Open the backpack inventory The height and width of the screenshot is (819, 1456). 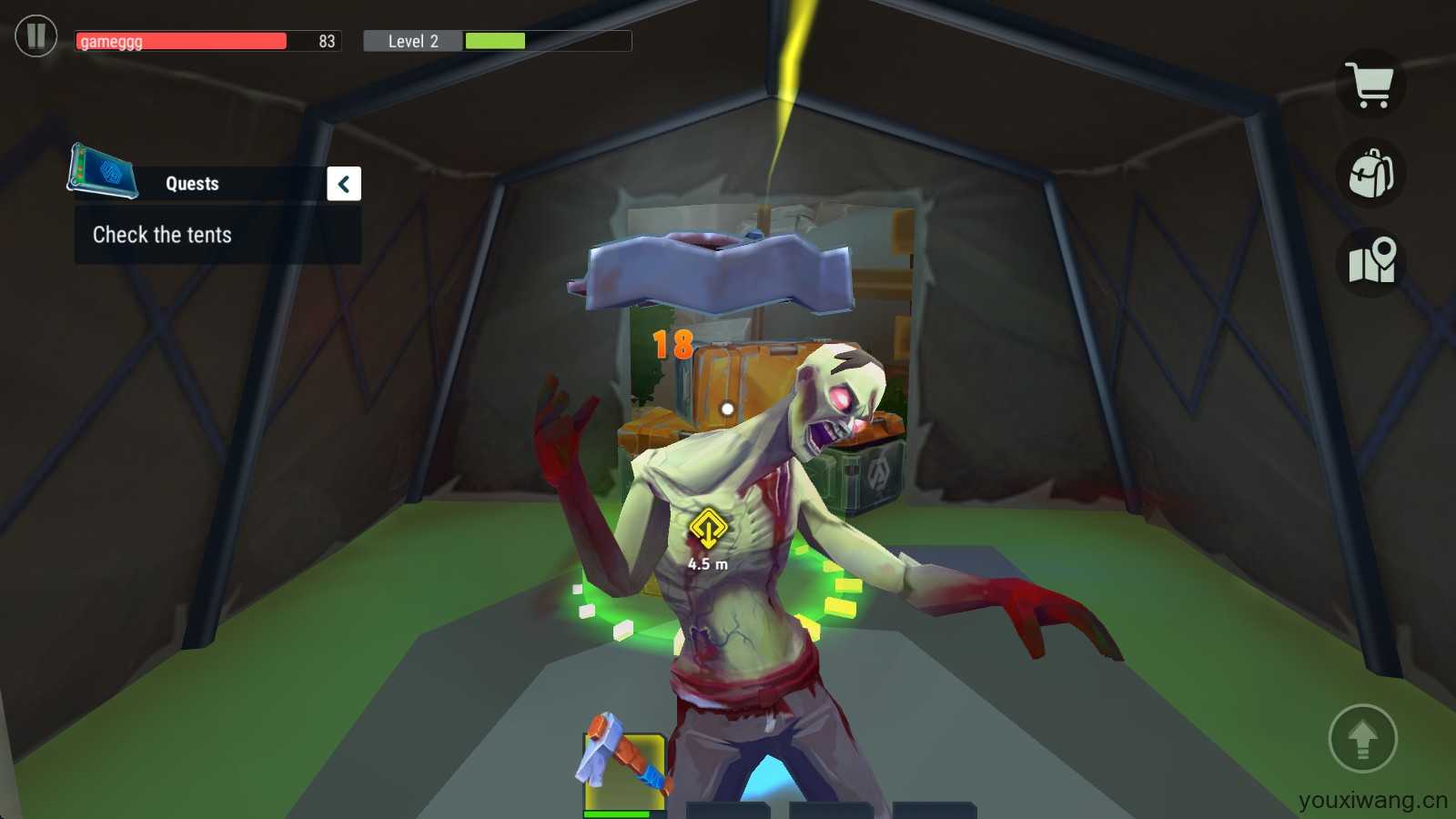click(x=1371, y=173)
